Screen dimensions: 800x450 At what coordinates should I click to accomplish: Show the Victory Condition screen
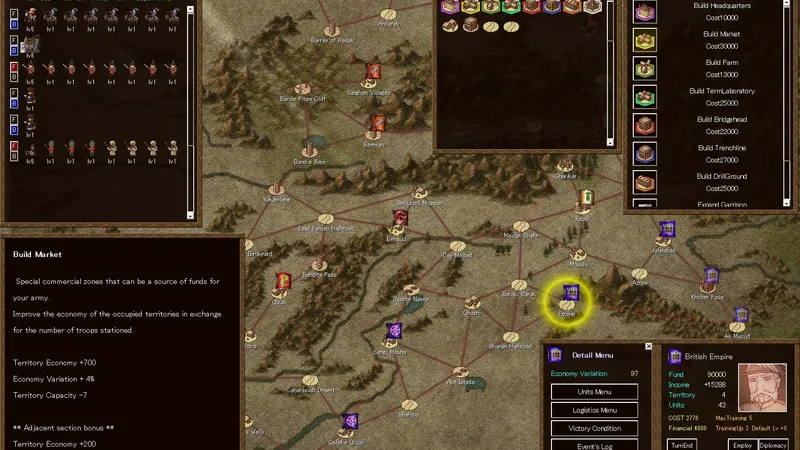[x=595, y=429]
